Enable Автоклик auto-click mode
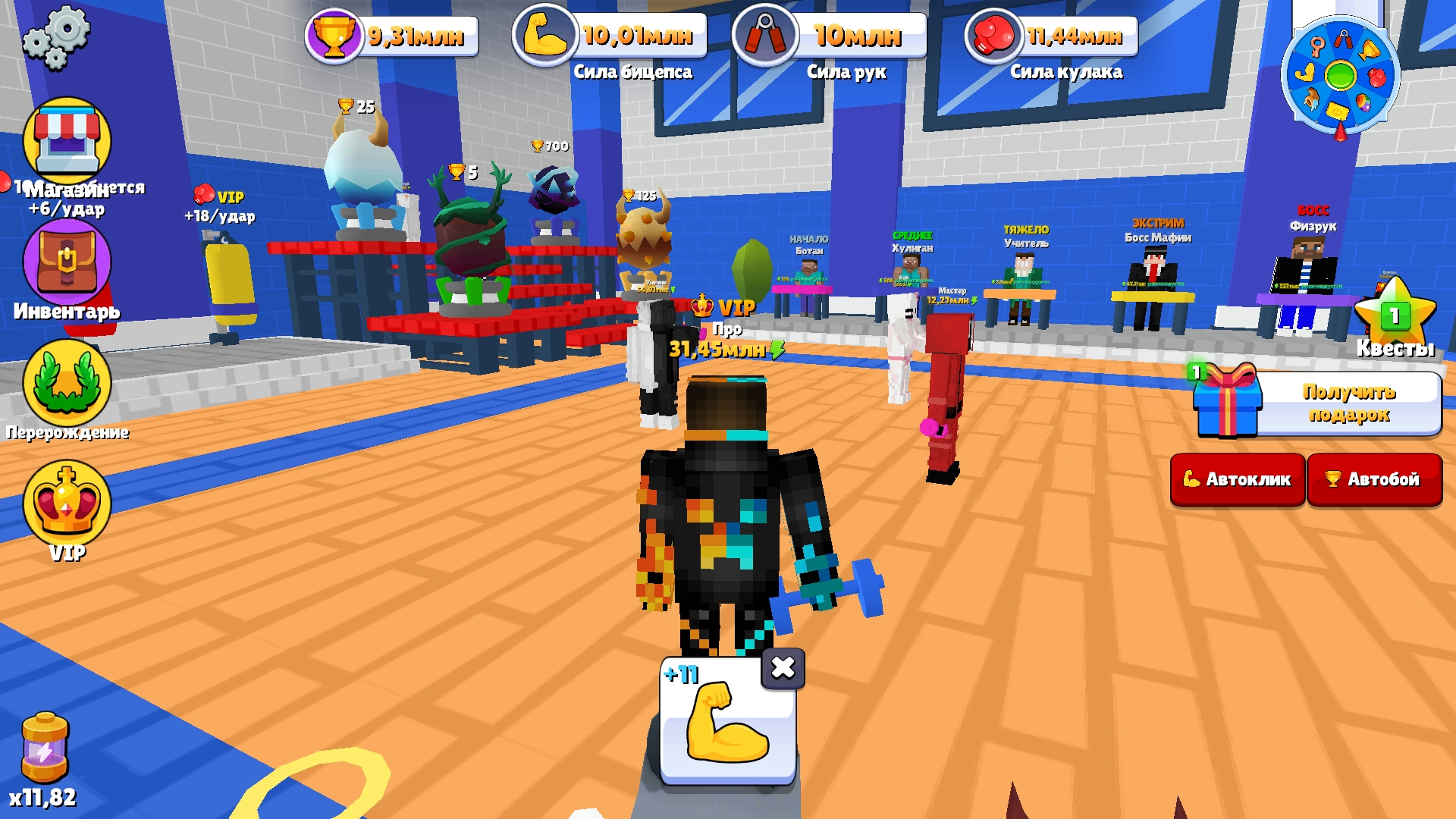The image size is (1456, 819). (1238, 479)
